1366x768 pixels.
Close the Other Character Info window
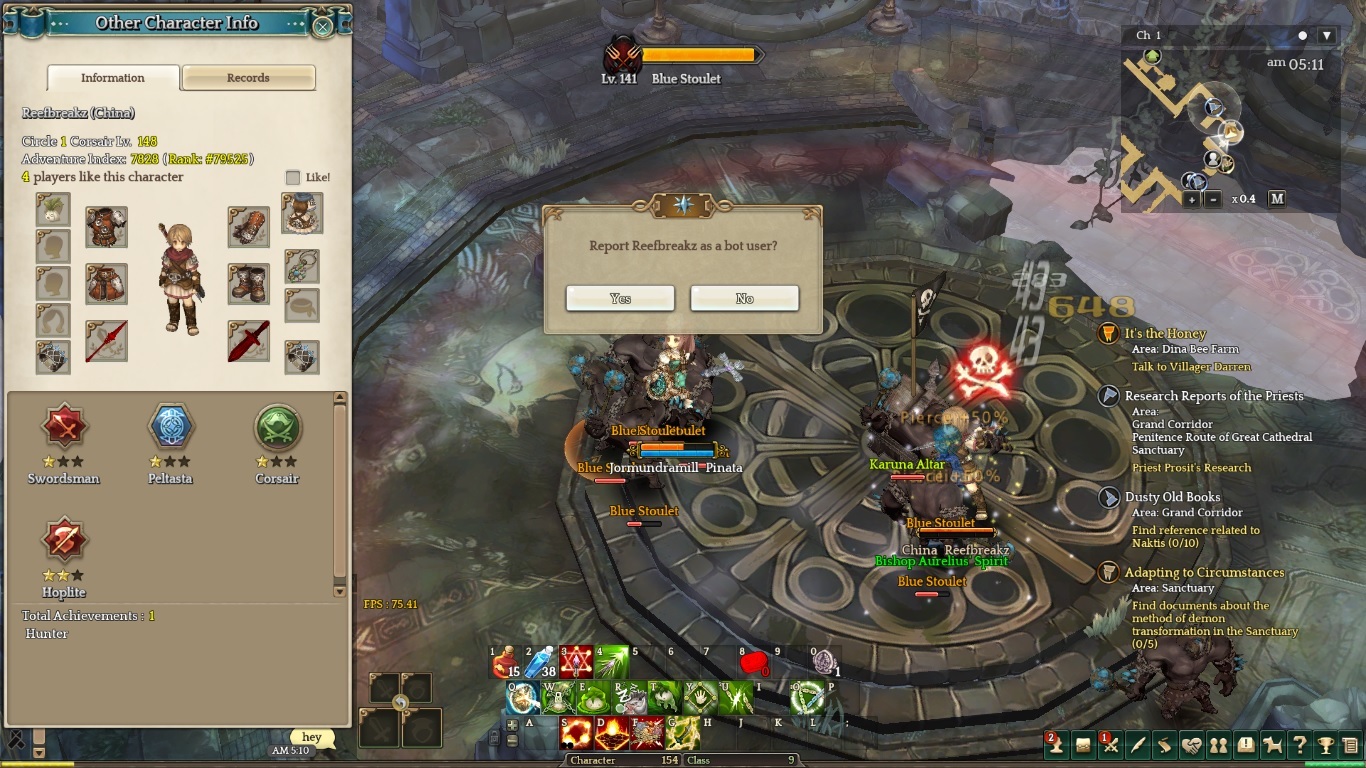pos(322,26)
